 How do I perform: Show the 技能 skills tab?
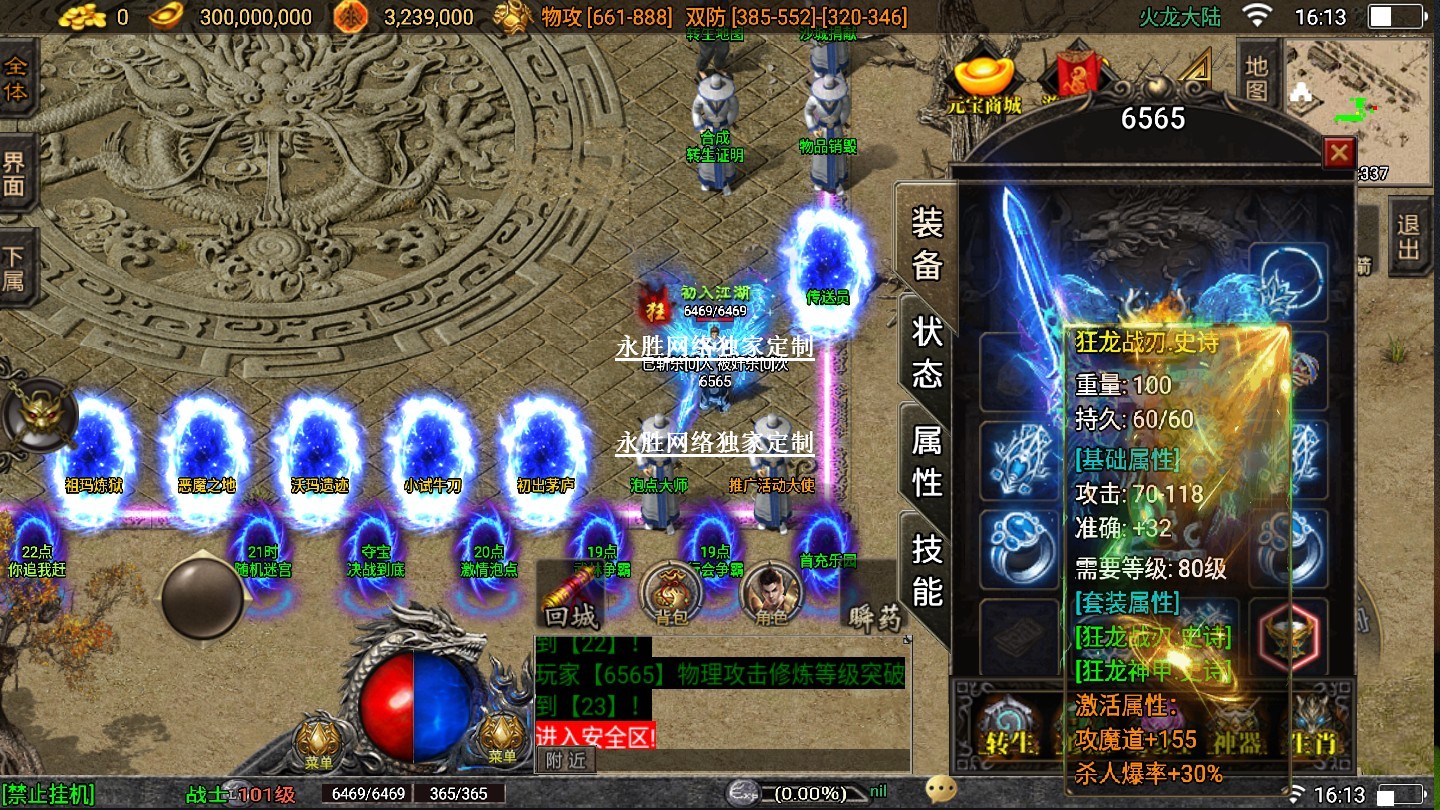point(927,570)
